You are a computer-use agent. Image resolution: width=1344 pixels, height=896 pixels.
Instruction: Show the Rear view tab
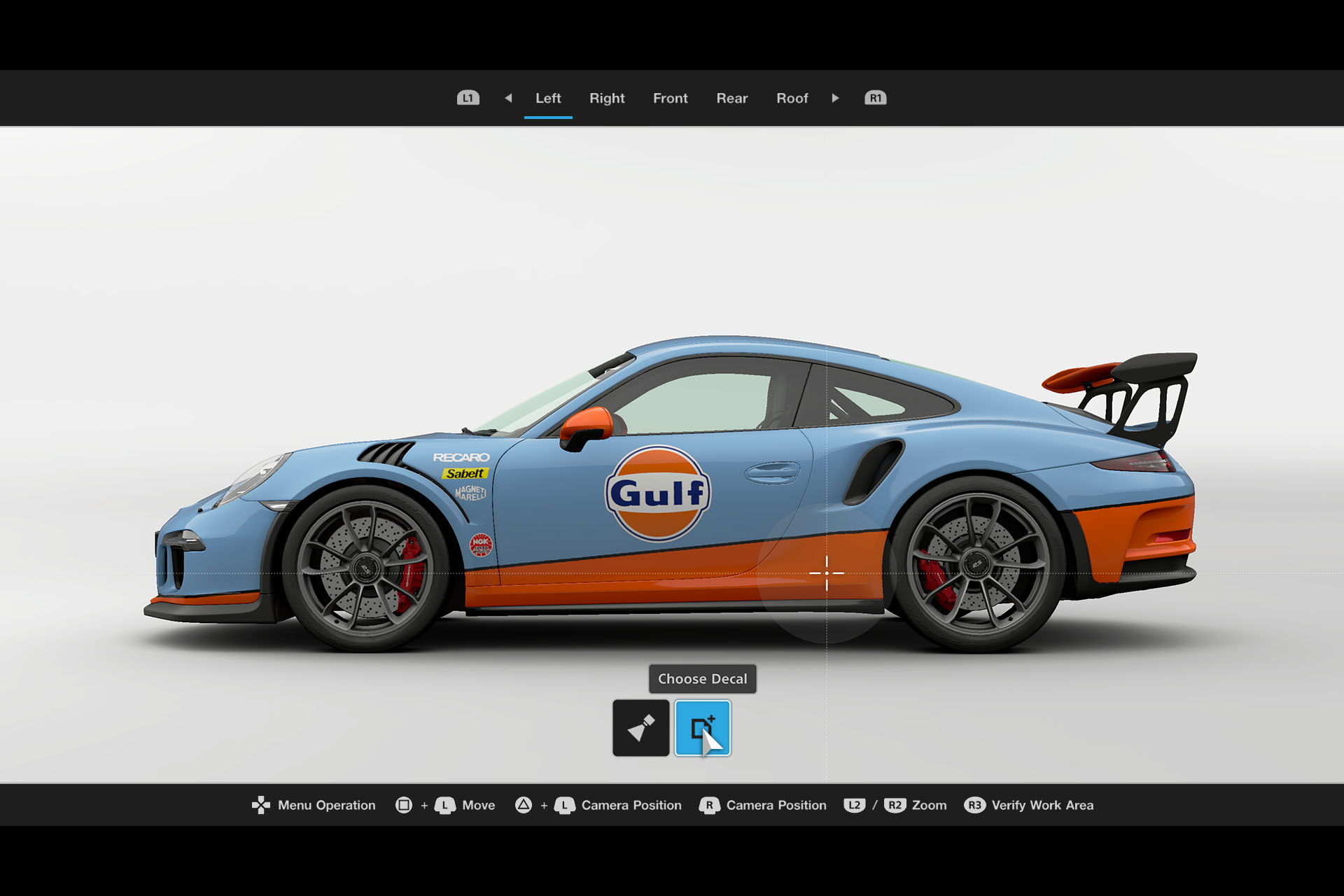click(731, 99)
